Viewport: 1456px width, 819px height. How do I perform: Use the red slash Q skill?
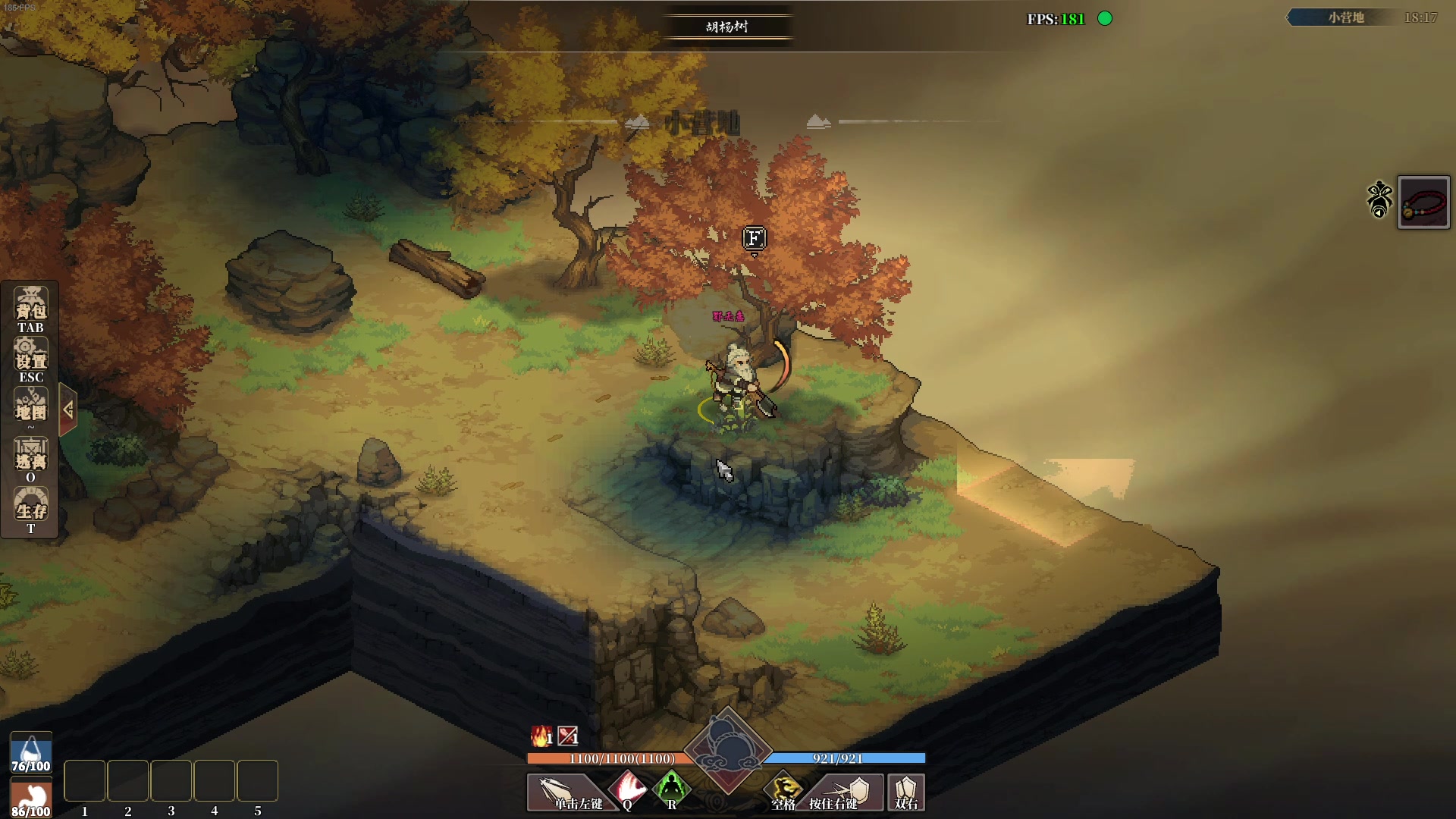click(x=629, y=790)
